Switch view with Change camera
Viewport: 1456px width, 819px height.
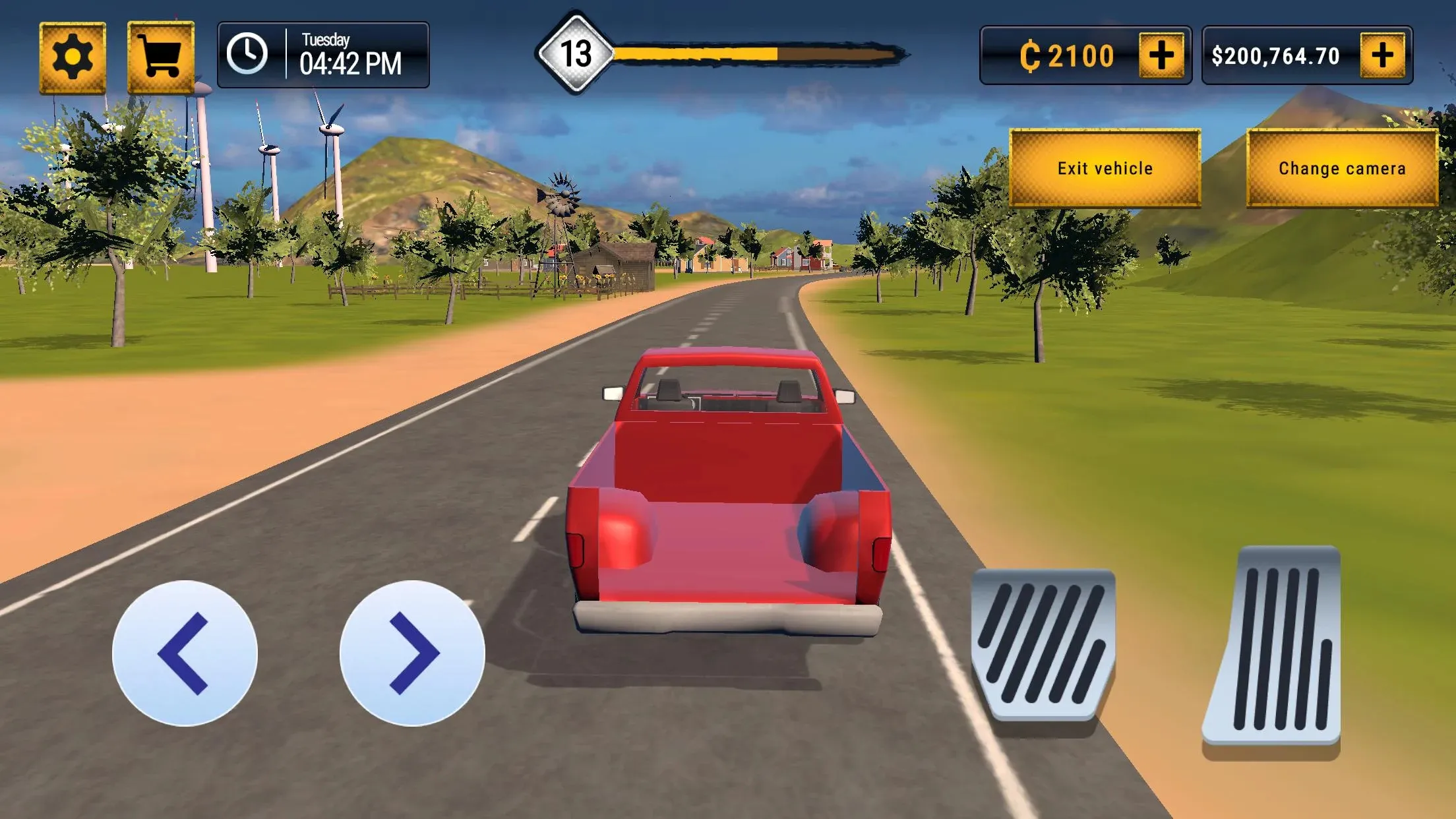[1342, 168]
